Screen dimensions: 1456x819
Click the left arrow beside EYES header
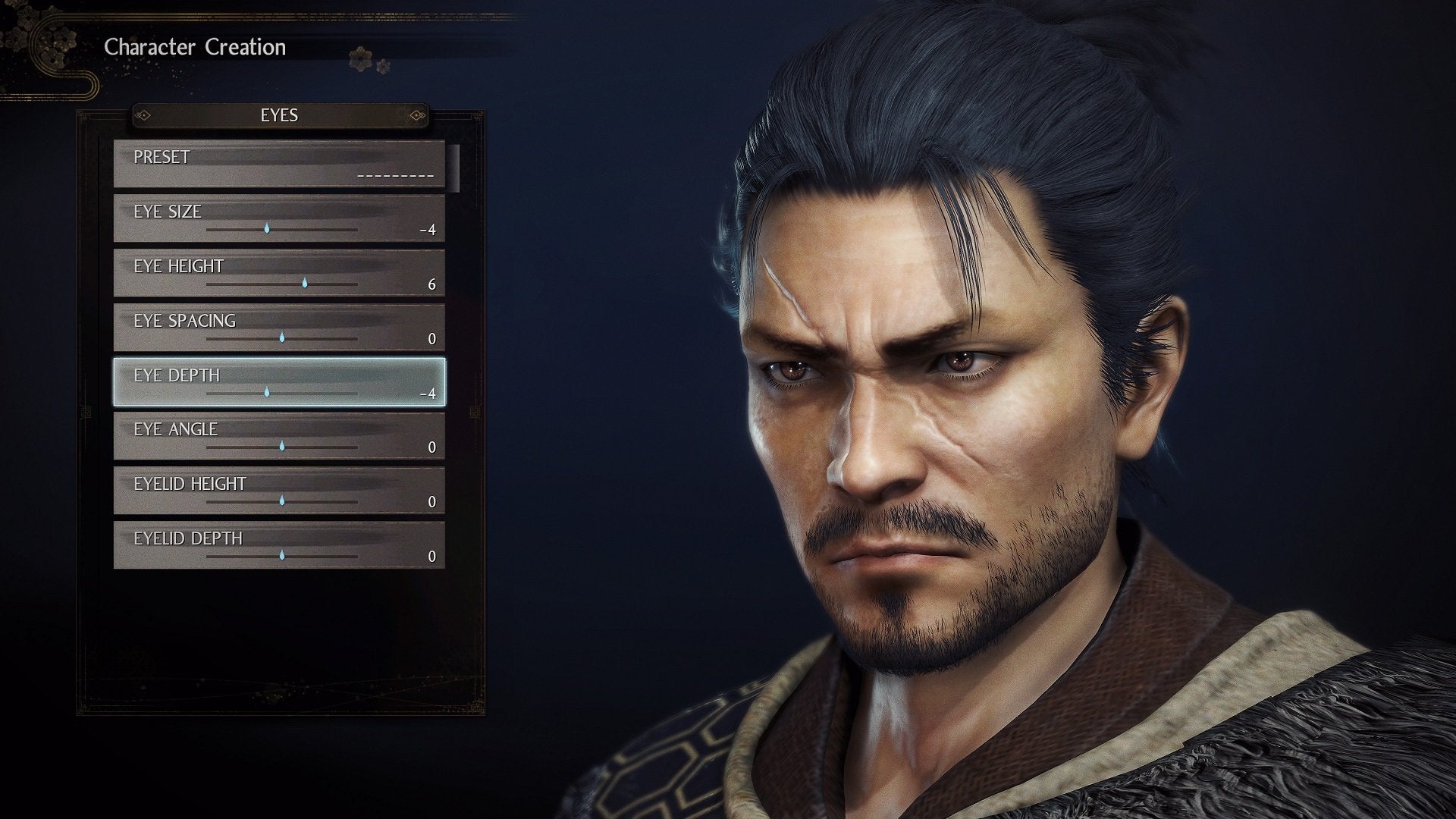click(x=144, y=115)
